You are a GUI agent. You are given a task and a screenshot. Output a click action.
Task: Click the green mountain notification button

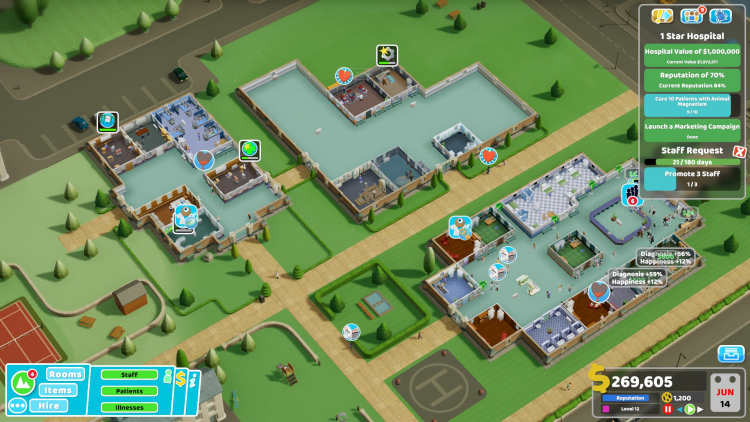[22, 384]
